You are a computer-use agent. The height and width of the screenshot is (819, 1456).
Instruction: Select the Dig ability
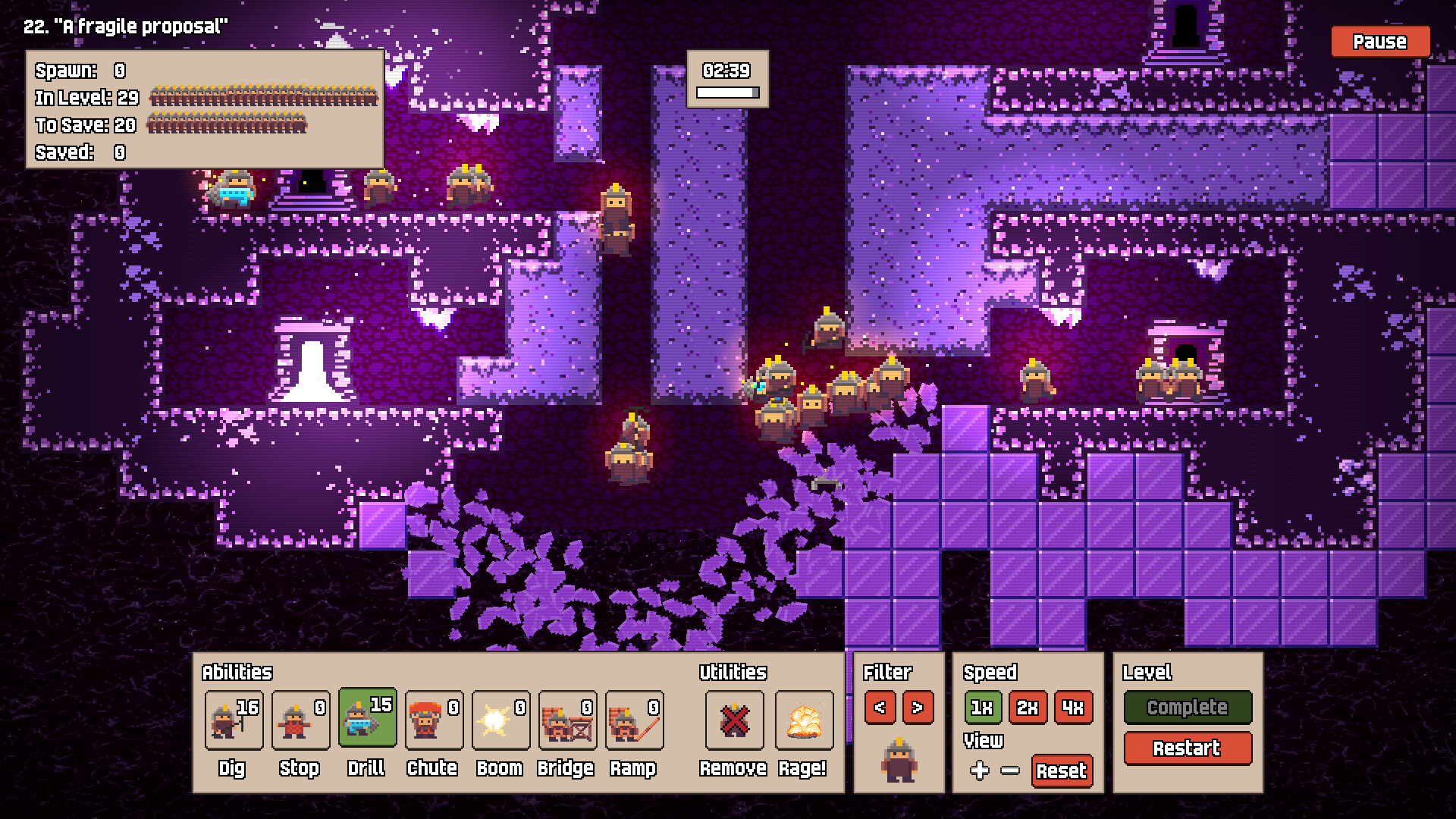tap(234, 720)
